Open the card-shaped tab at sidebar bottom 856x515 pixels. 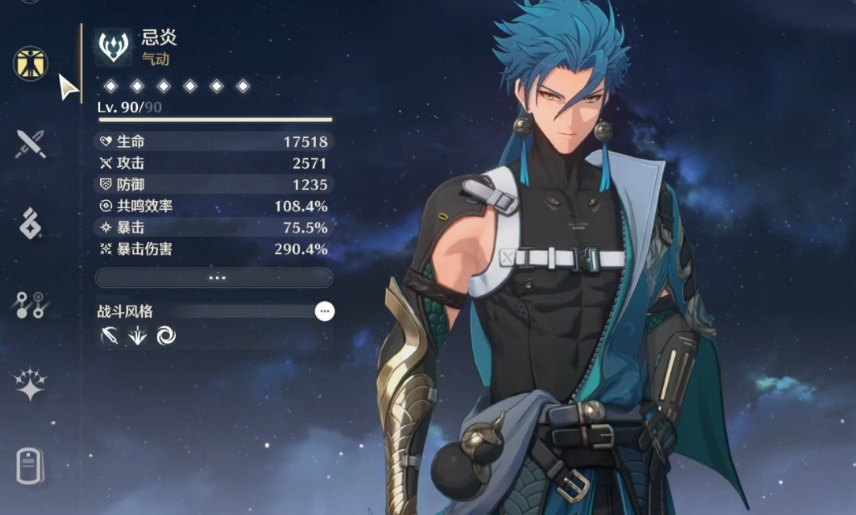tap(30, 465)
